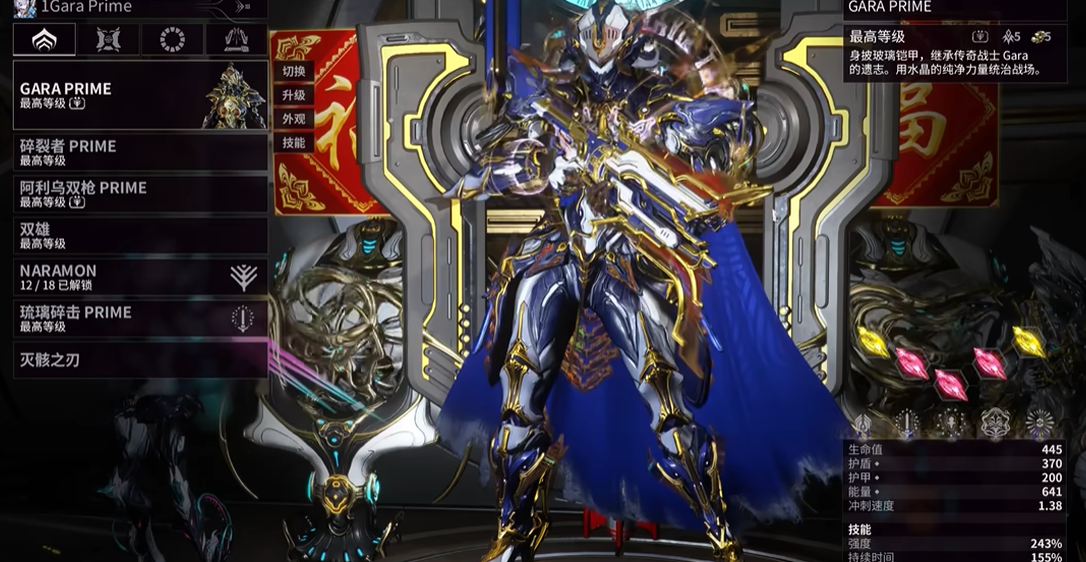Switch to the ring-icon arsenal tab
The width and height of the screenshot is (1086, 562).
coord(172,40)
